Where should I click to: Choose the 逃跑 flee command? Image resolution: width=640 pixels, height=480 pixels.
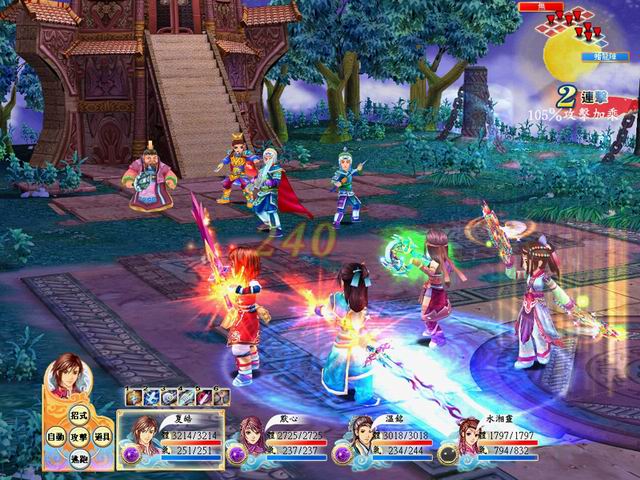79,458
